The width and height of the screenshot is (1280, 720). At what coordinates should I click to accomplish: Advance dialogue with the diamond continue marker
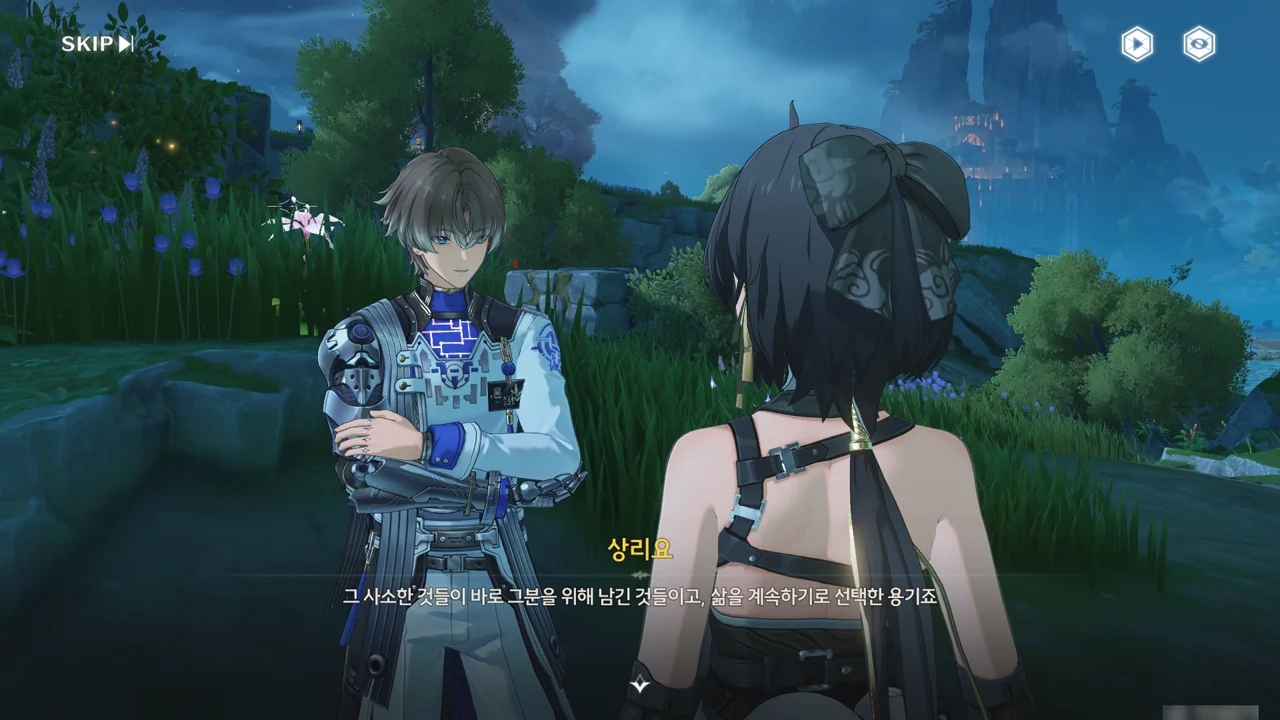[x=640, y=685]
